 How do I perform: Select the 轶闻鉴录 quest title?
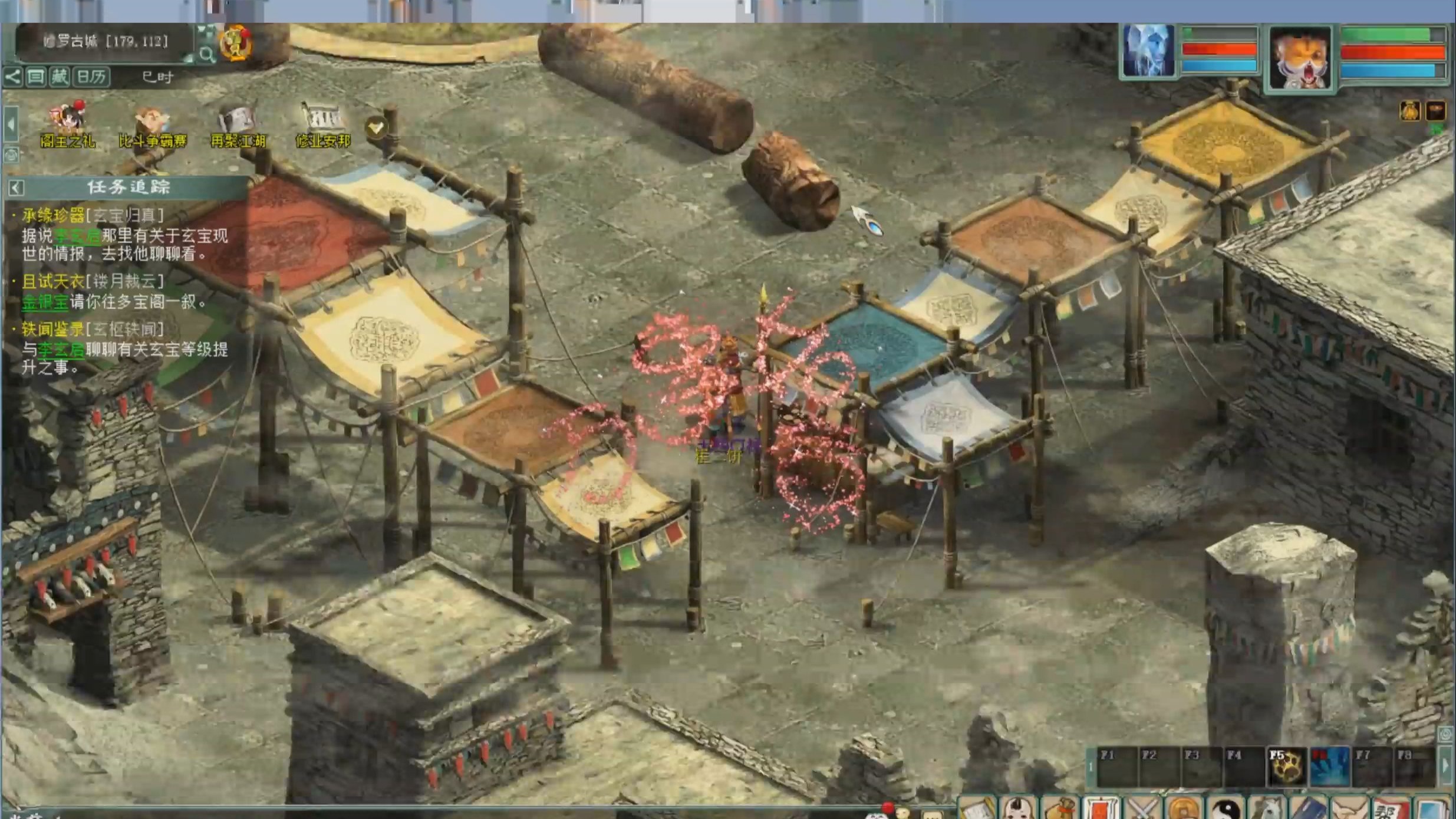[x=53, y=330]
